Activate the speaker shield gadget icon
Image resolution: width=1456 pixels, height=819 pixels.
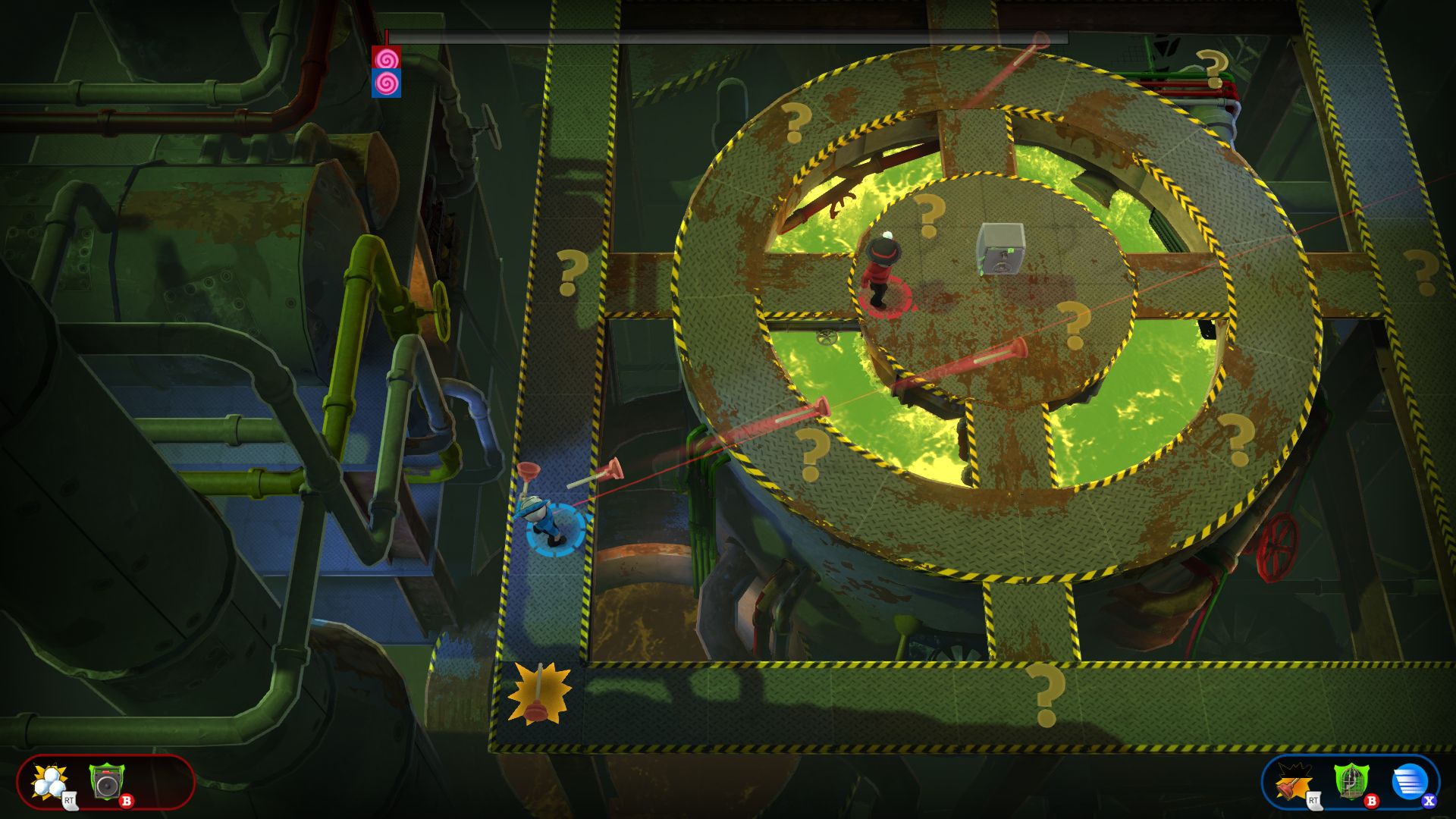(x=106, y=782)
